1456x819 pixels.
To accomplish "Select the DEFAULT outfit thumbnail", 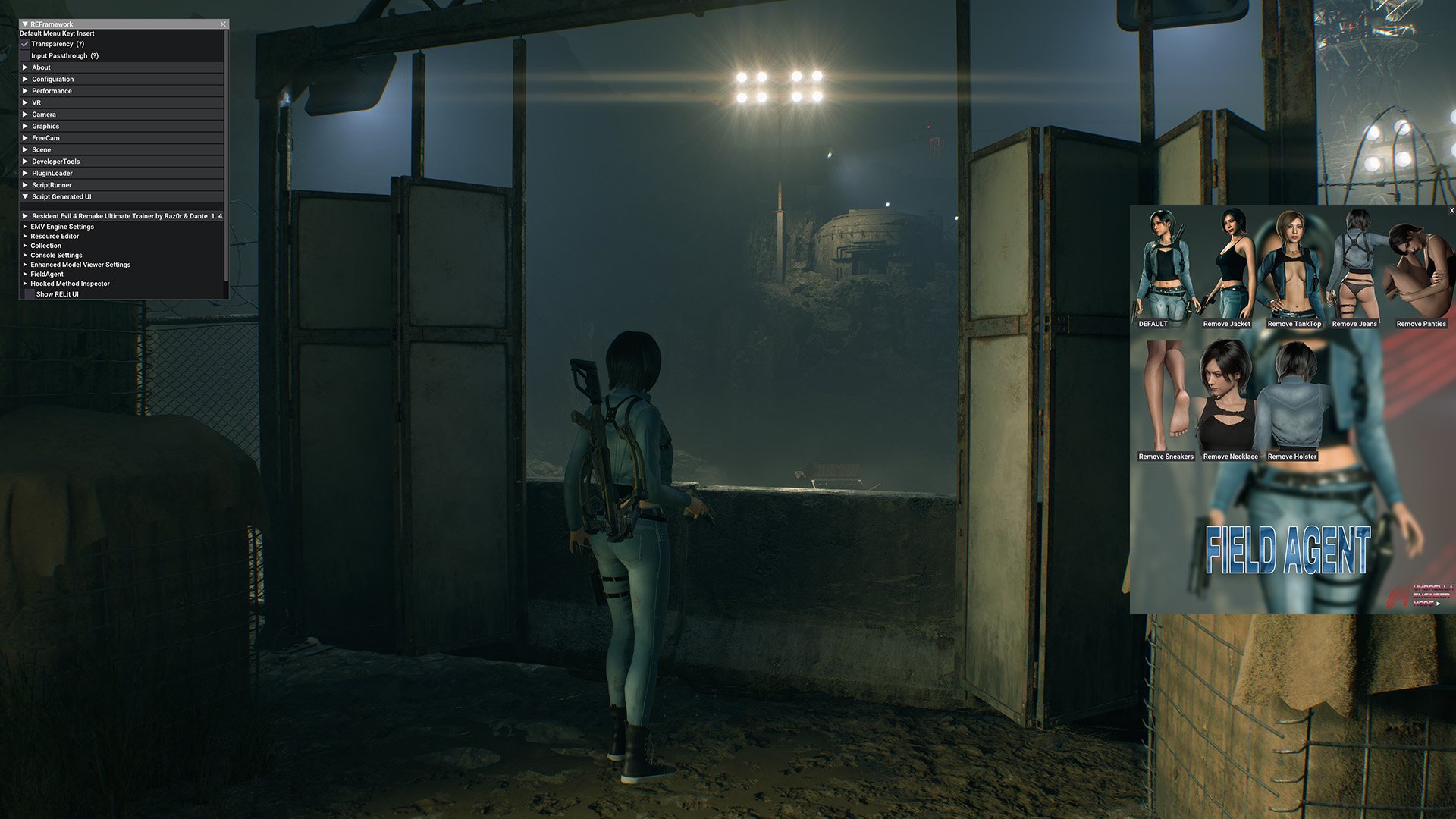I will point(1166,269).
